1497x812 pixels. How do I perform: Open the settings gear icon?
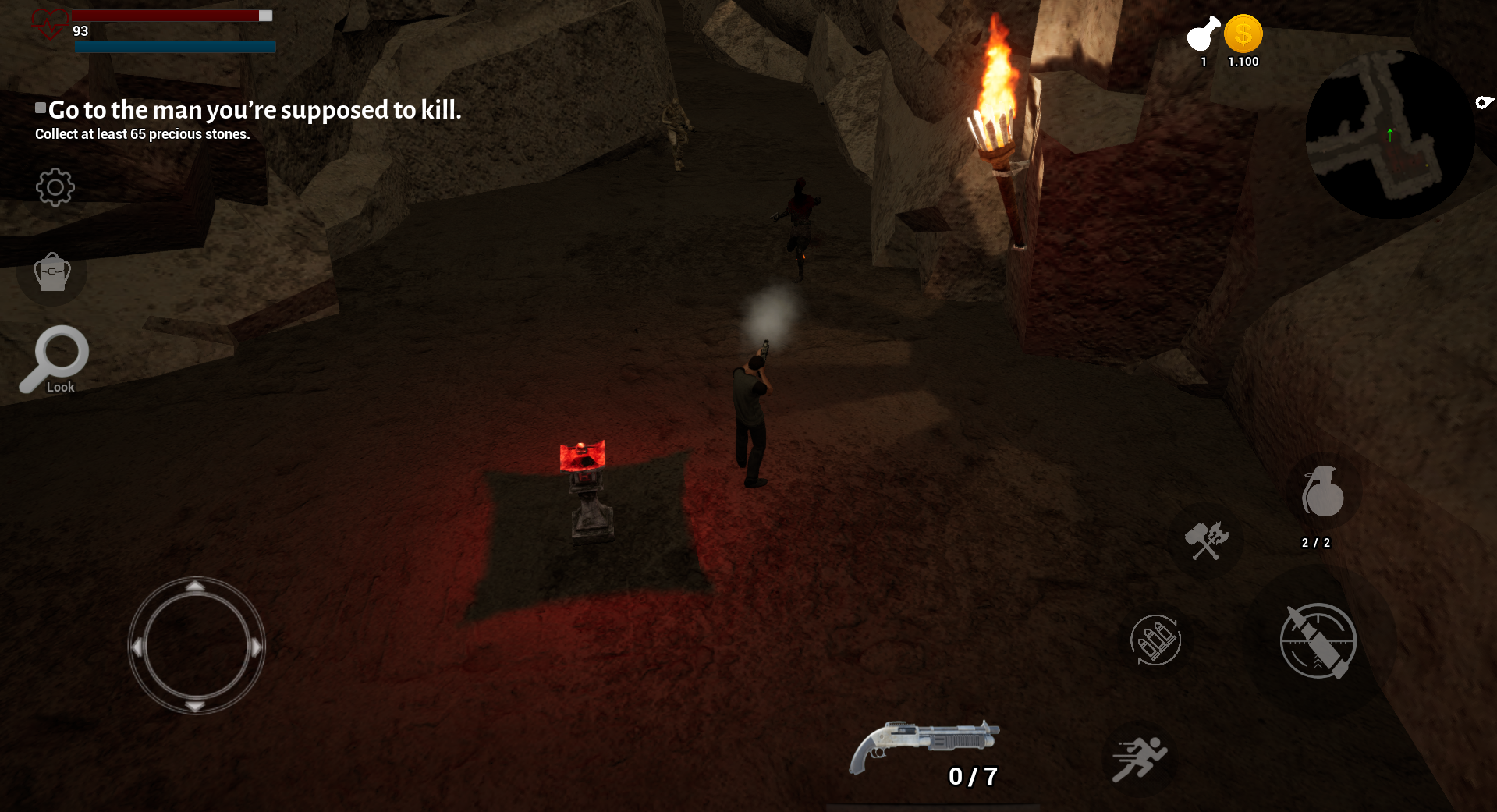tap(55, 187)
